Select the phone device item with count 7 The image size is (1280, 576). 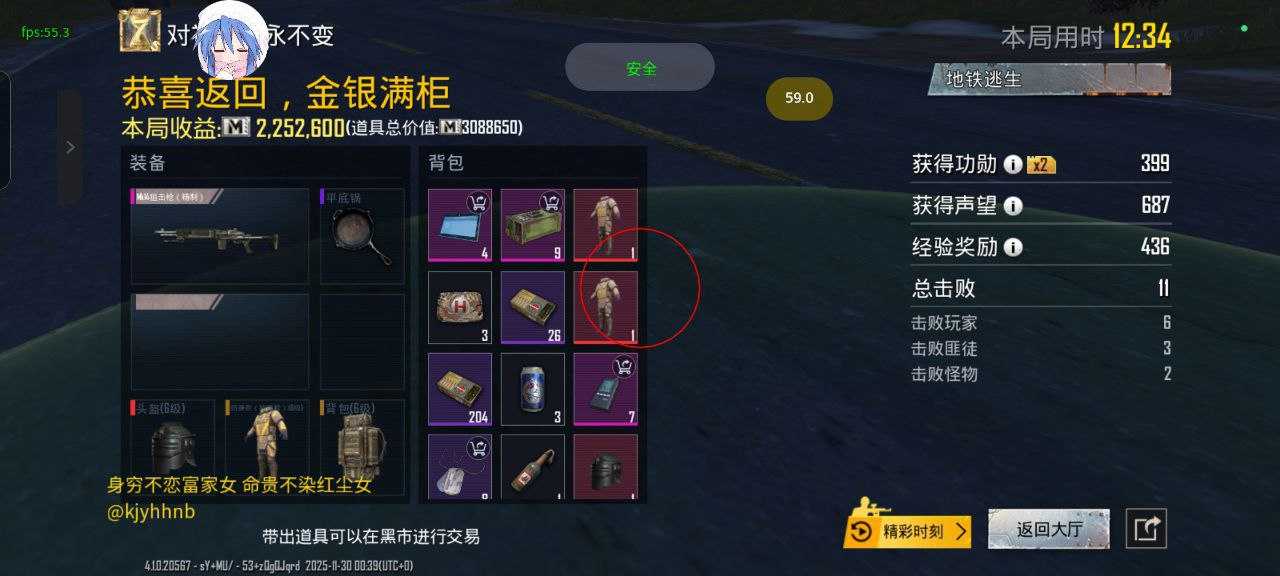pyautogui.click(x=606, y=389)
